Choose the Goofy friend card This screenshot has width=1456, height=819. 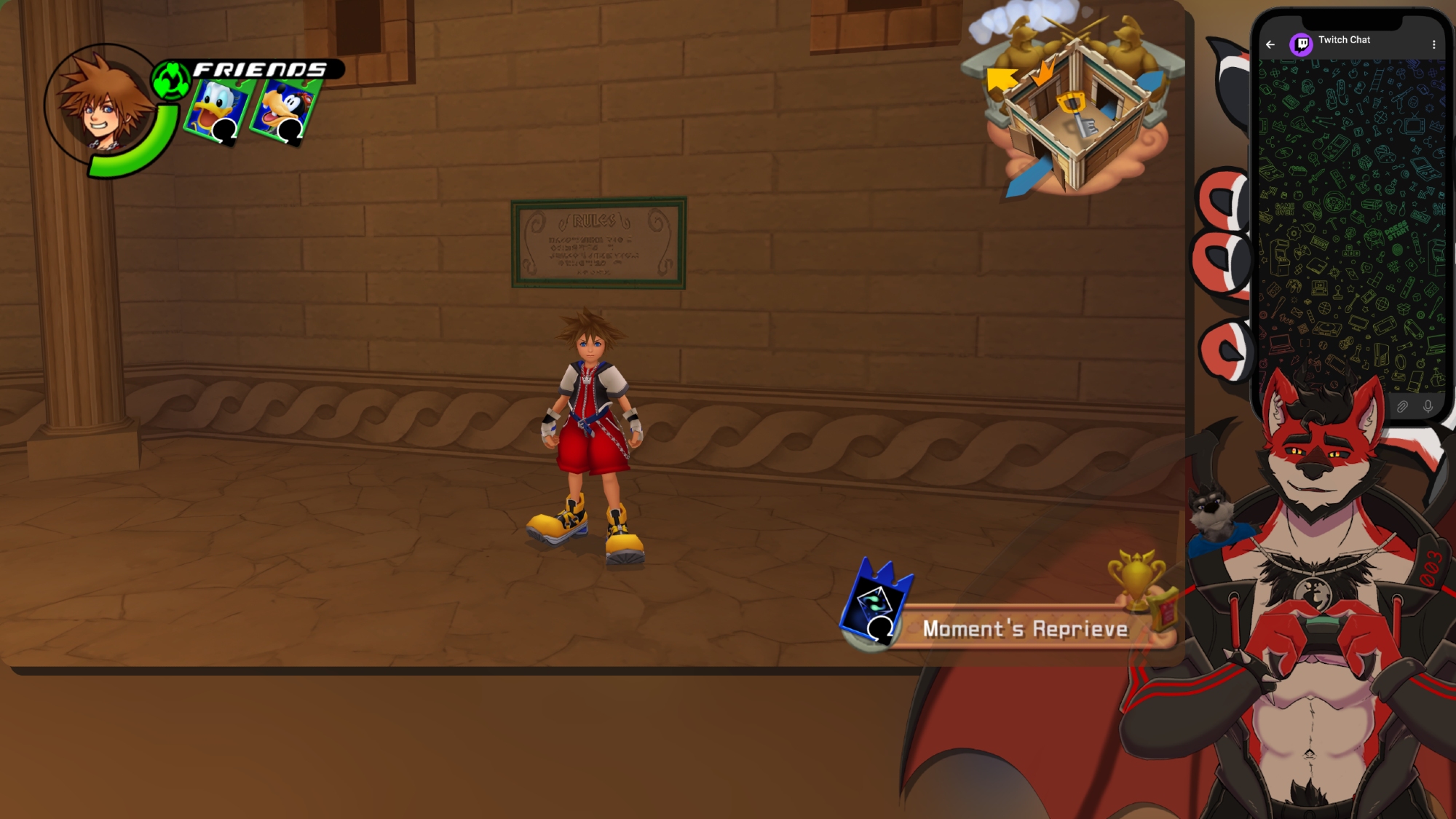[x=285, y=111]
